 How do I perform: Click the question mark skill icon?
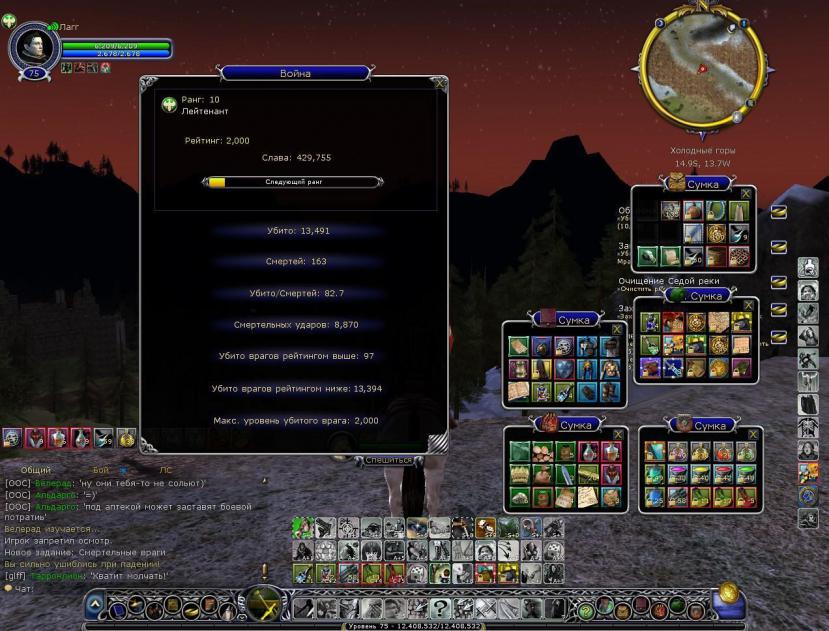coord(439,606)
